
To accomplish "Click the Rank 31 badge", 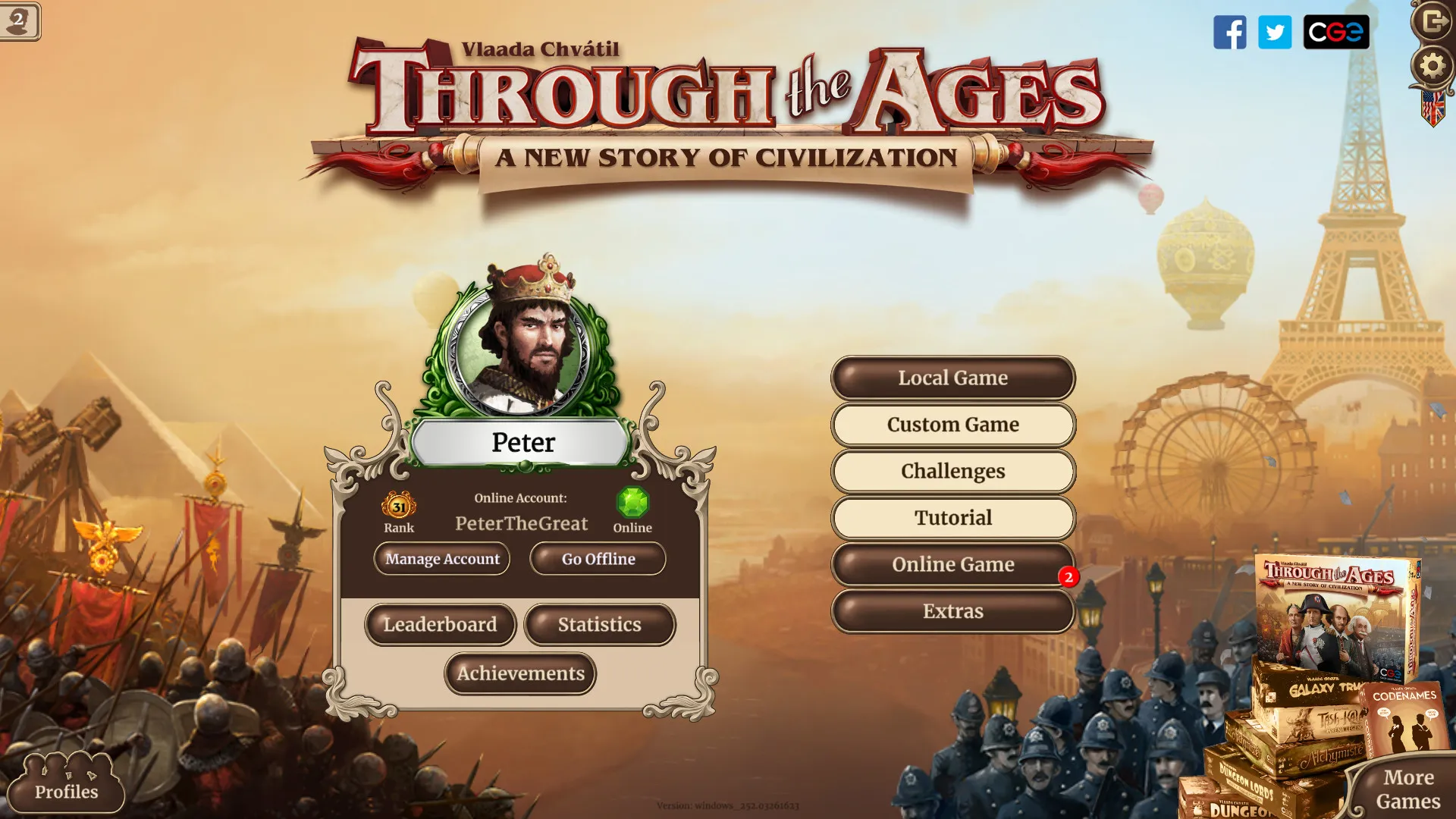I will tap(398, 507).
